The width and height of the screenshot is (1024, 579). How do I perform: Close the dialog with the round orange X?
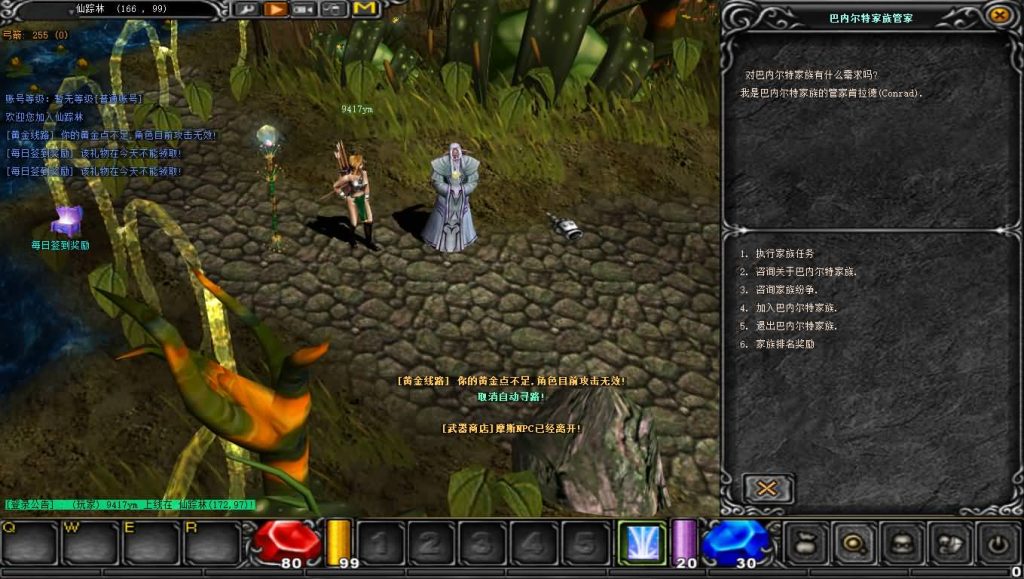click(x=999, y=15)
